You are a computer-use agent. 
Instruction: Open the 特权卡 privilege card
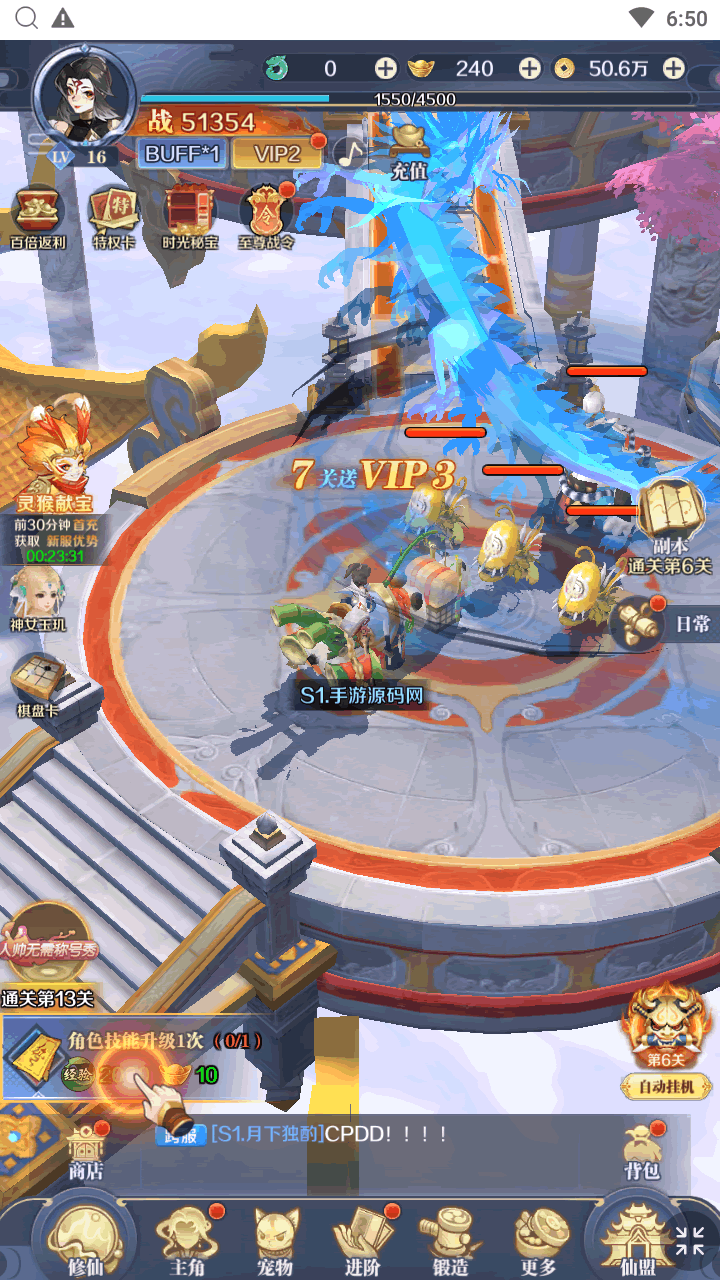[114, 218]
